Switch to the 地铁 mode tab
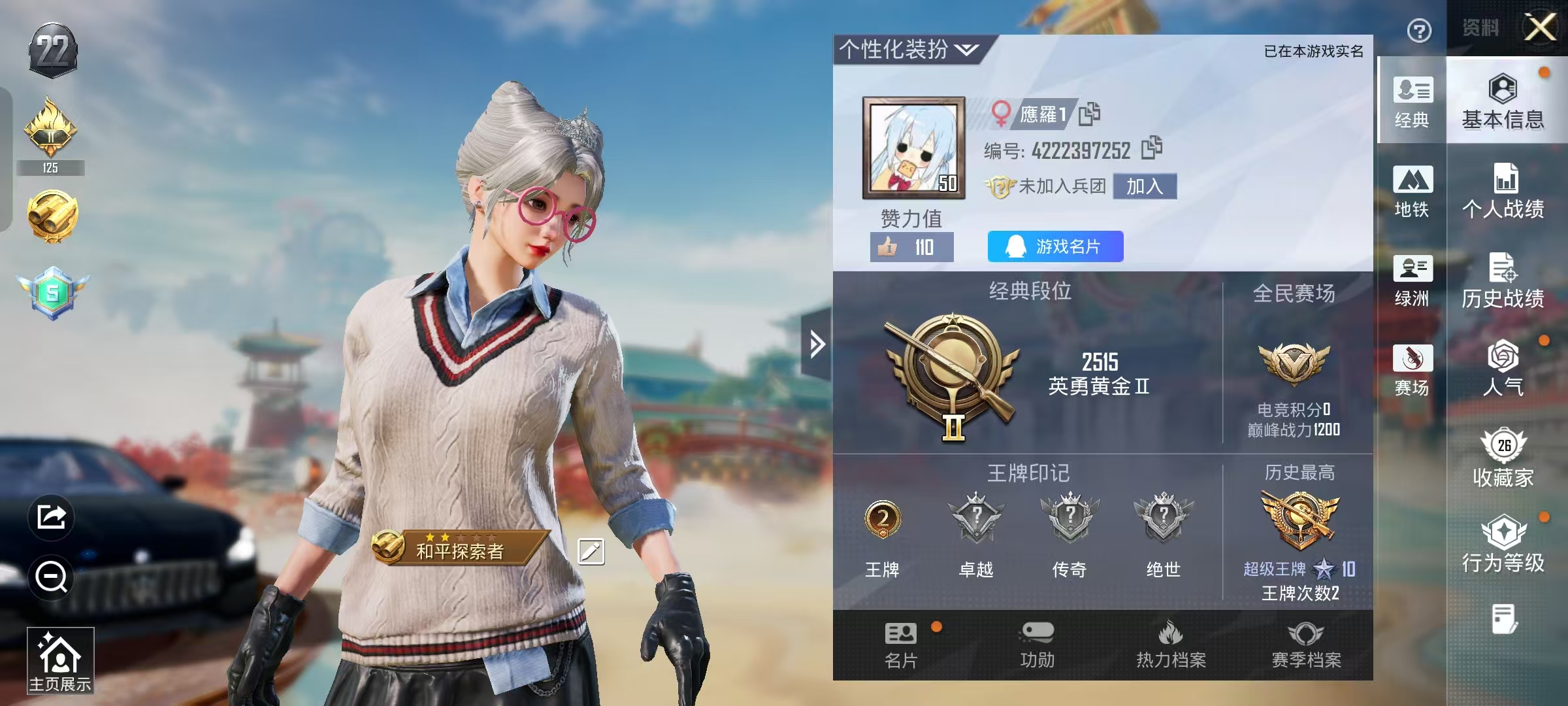1568x706 pixels. coord(1412,191)
